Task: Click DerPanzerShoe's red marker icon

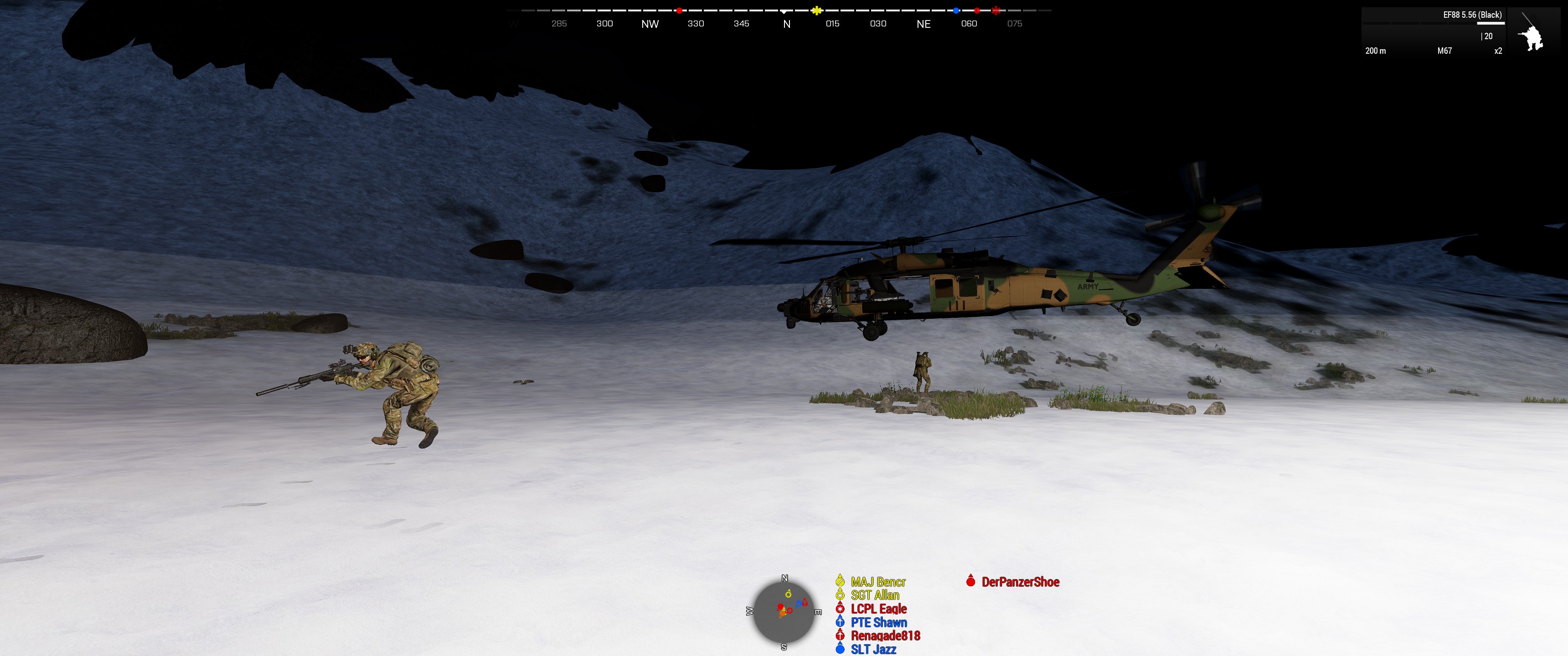Action: tap(971, 582)
